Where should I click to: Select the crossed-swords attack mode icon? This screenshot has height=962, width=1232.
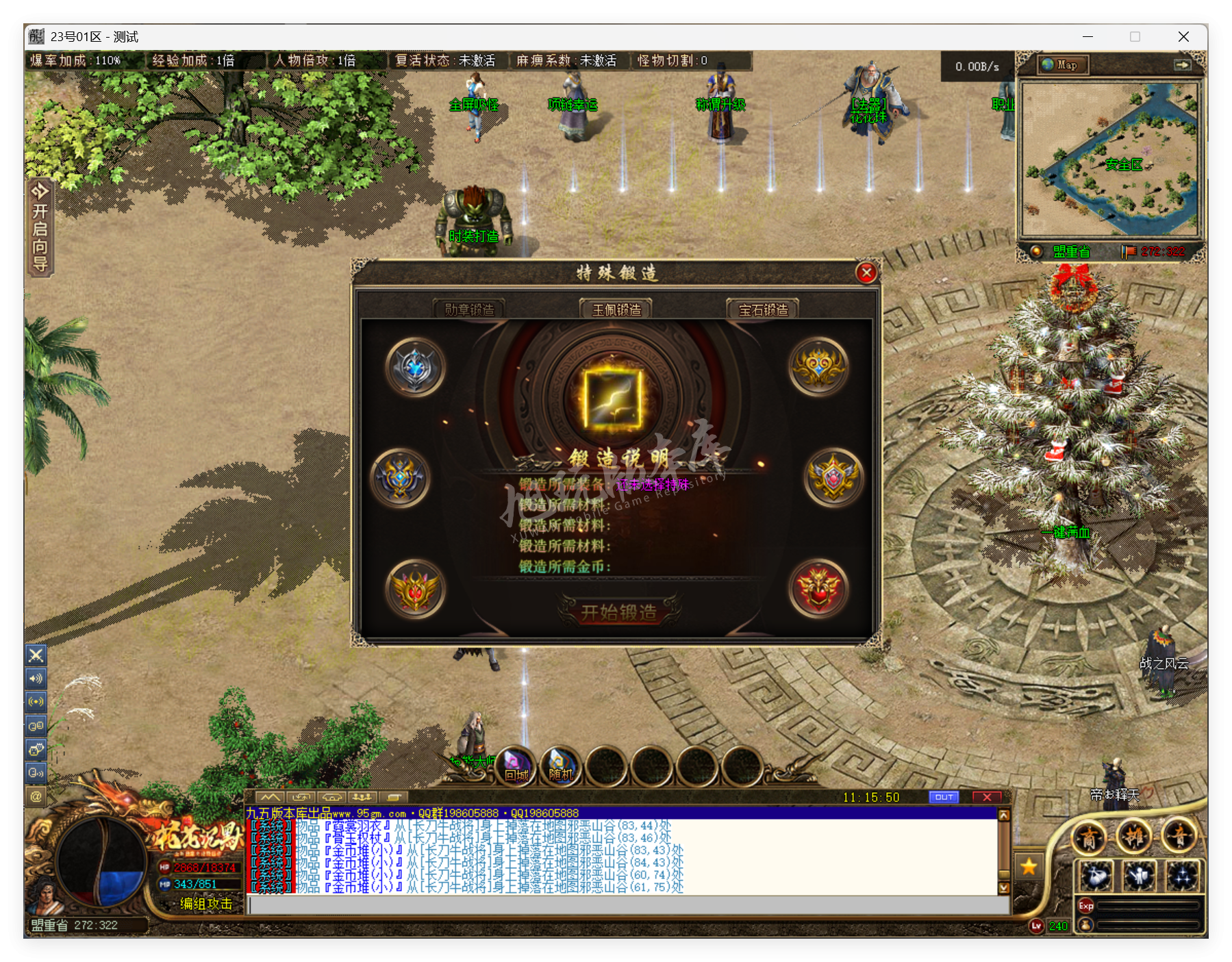pyautogui.click(x=36, y=655)
